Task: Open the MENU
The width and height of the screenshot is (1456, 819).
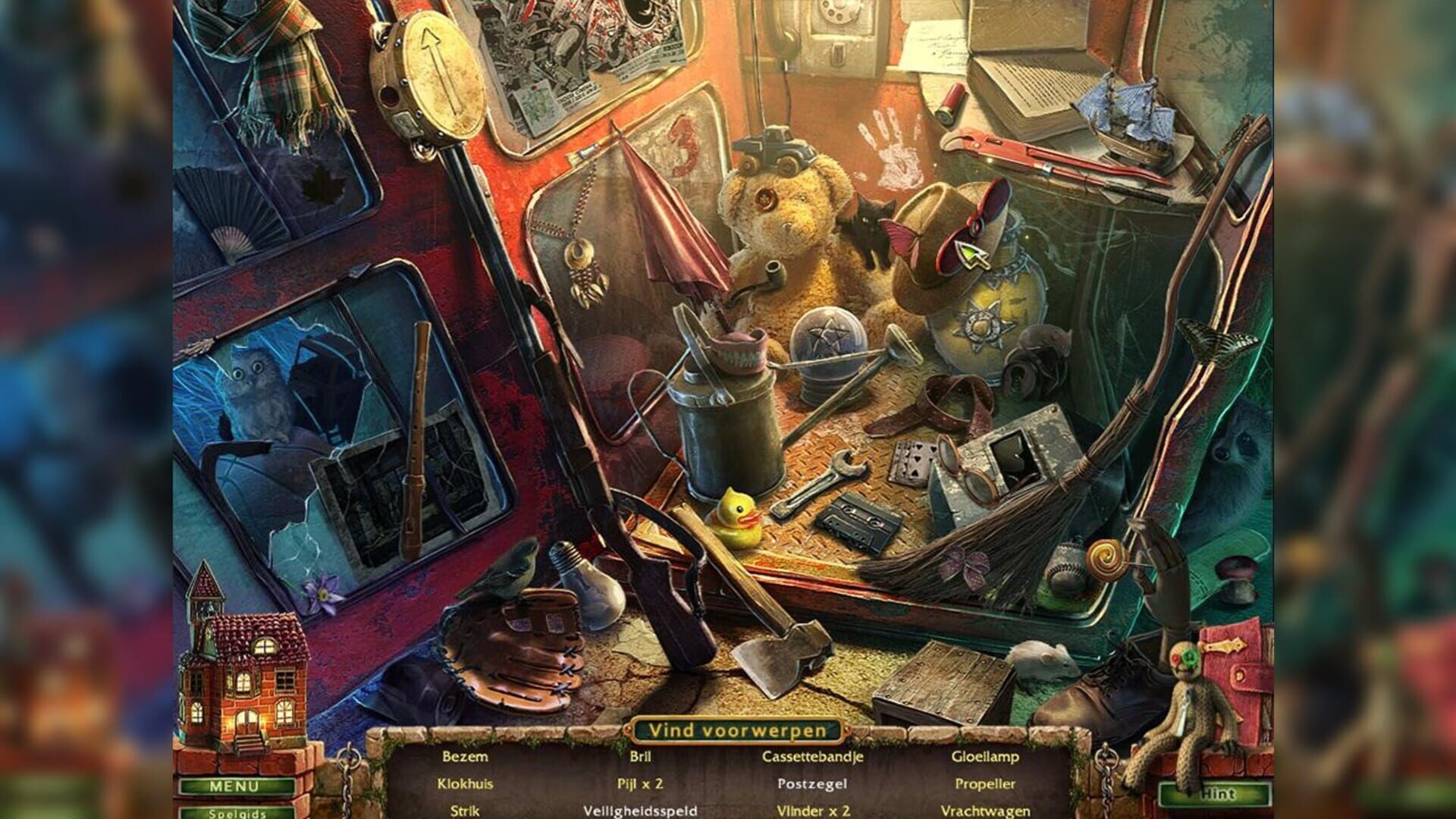Action: (x=236, y=786)
